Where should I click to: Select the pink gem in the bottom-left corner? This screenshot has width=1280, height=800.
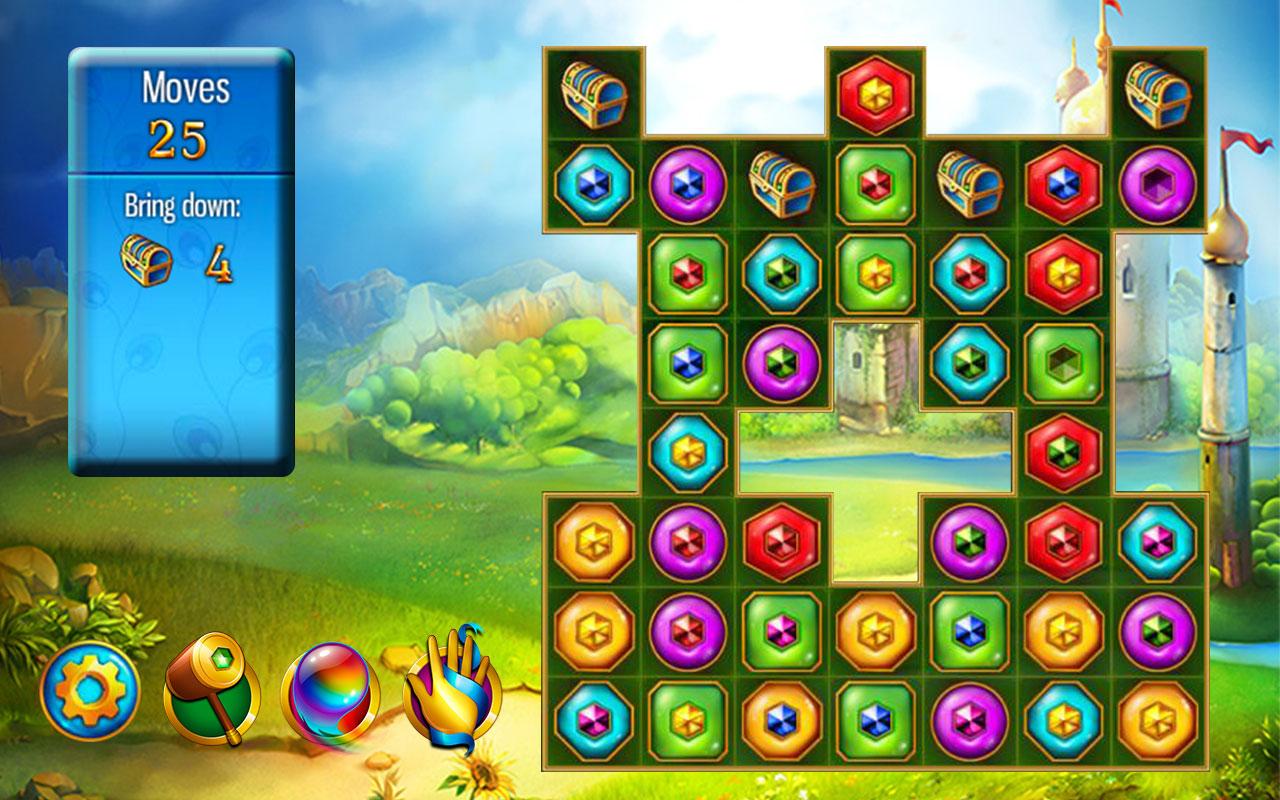pyautogui.click(x=590, y=720)
